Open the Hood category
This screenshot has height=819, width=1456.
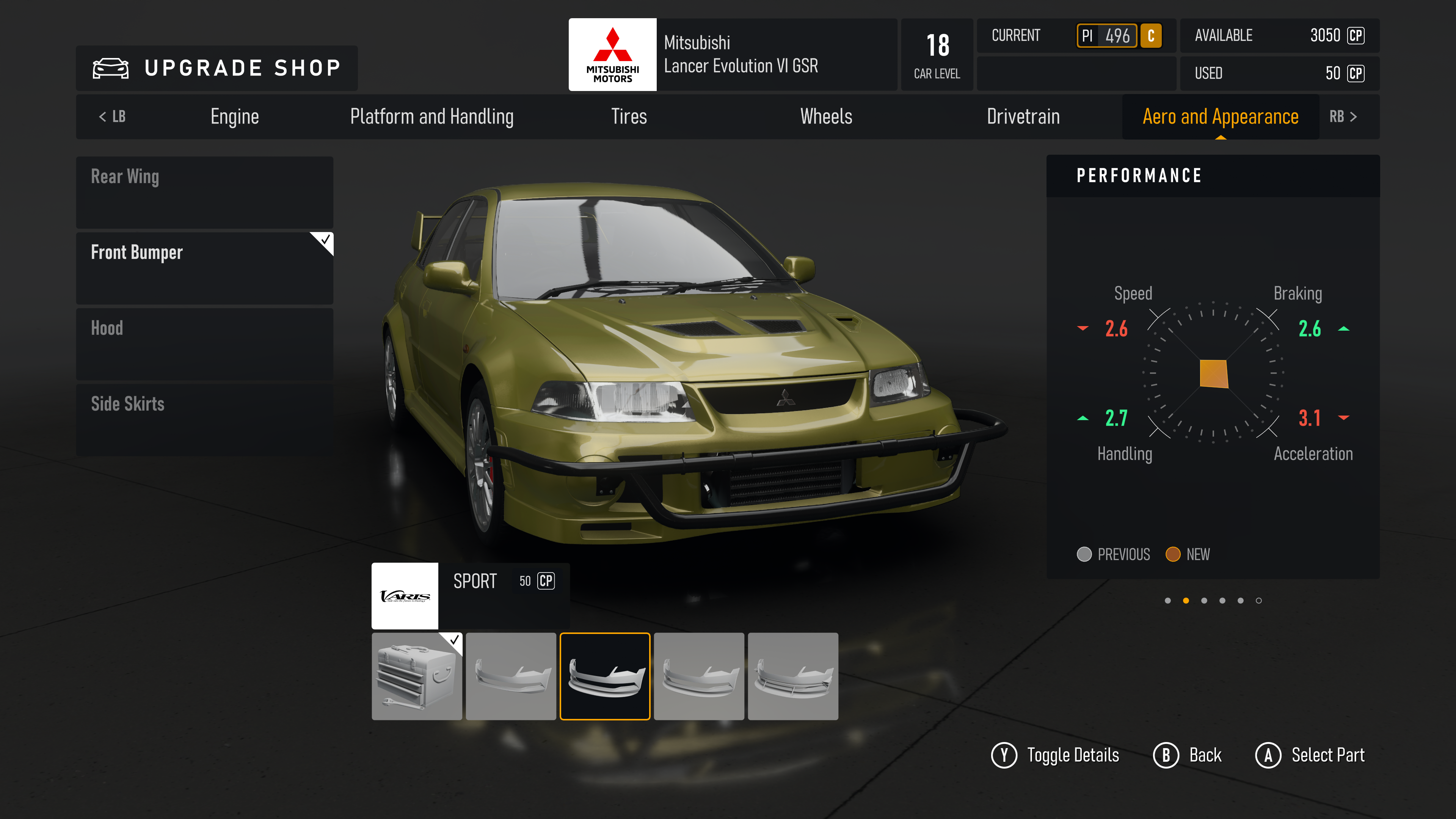click(205, 344)
